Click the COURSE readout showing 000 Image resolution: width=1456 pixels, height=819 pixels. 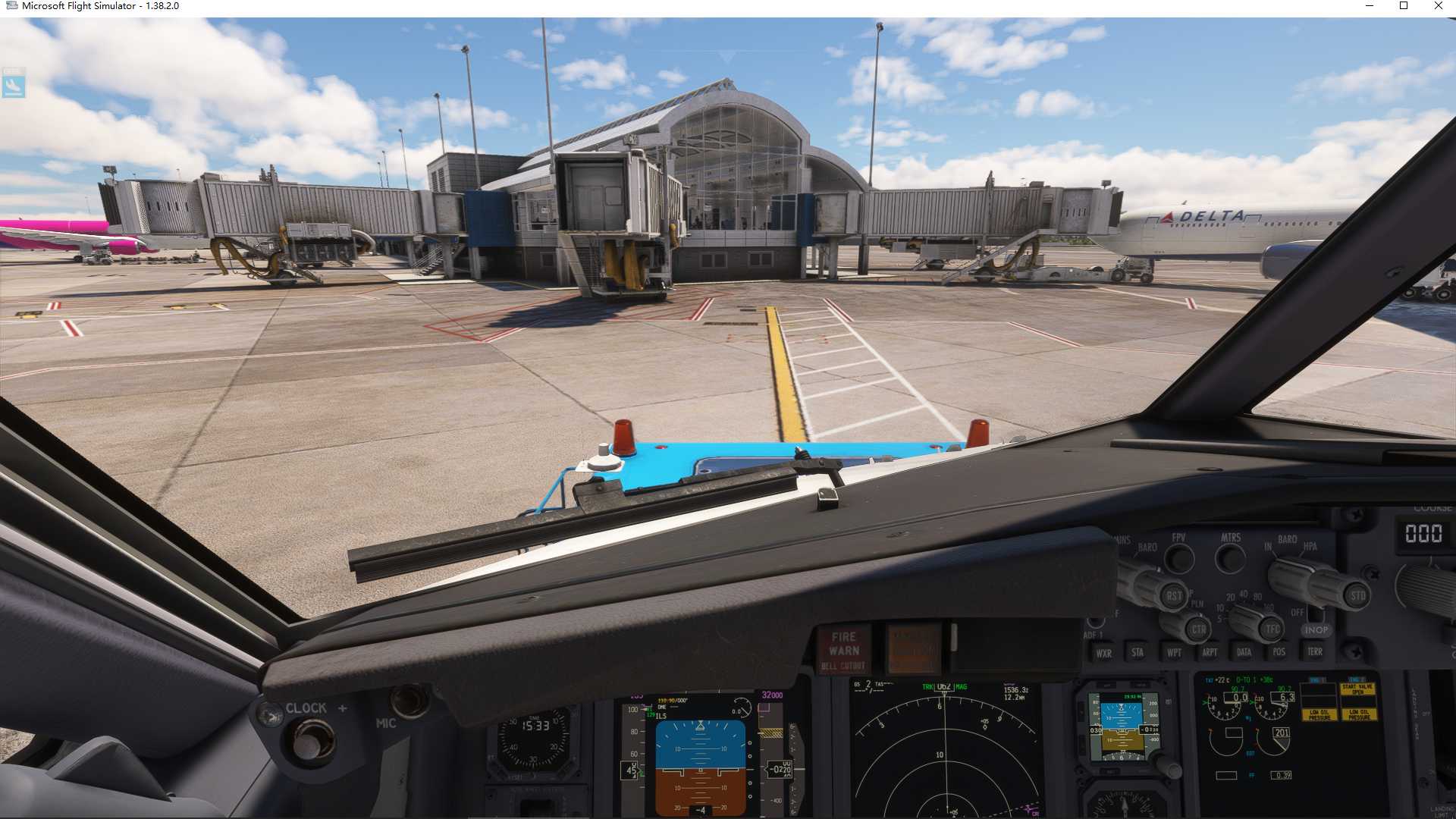click(x=1425, y=532)
